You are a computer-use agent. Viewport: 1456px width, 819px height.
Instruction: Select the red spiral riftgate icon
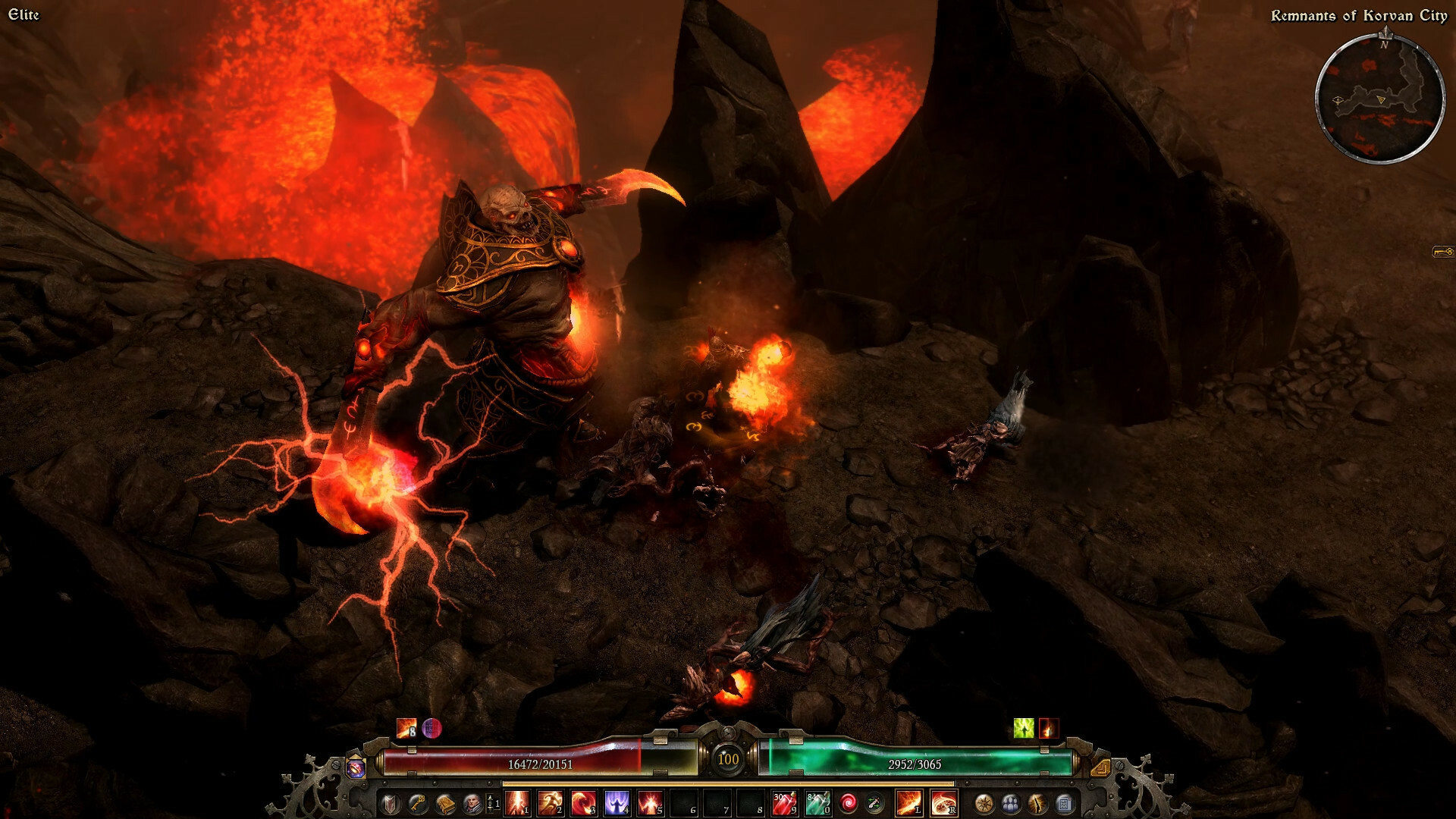pyautogui.click(x=849, y=804)
